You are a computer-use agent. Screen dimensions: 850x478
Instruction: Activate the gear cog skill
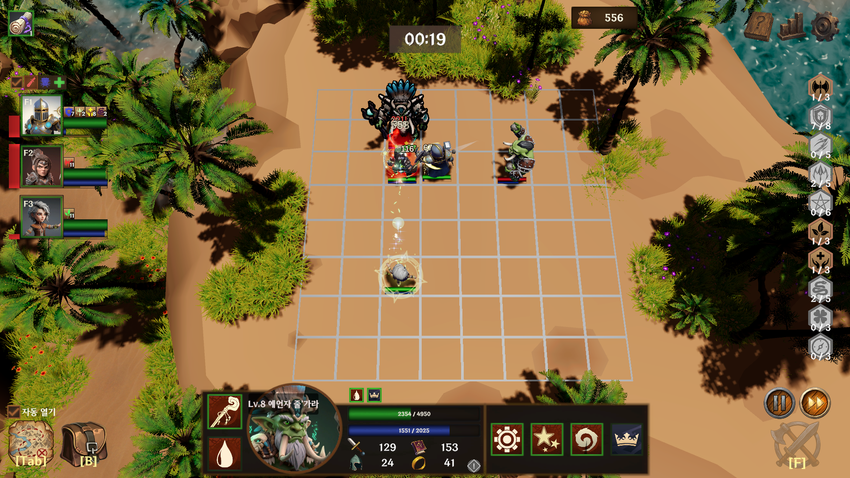click(x=507, y=438)
